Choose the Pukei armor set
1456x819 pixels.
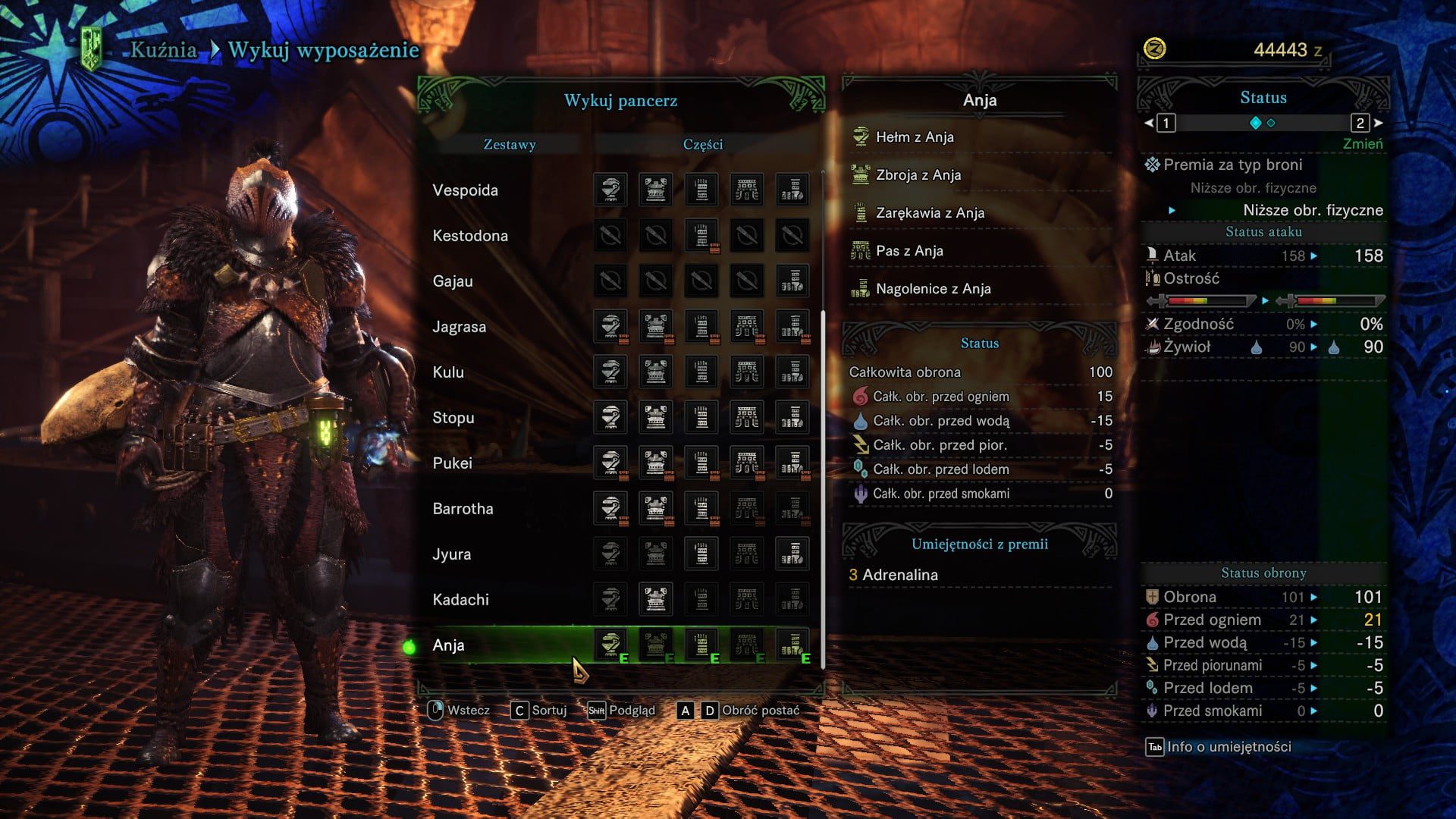(452, 463)
